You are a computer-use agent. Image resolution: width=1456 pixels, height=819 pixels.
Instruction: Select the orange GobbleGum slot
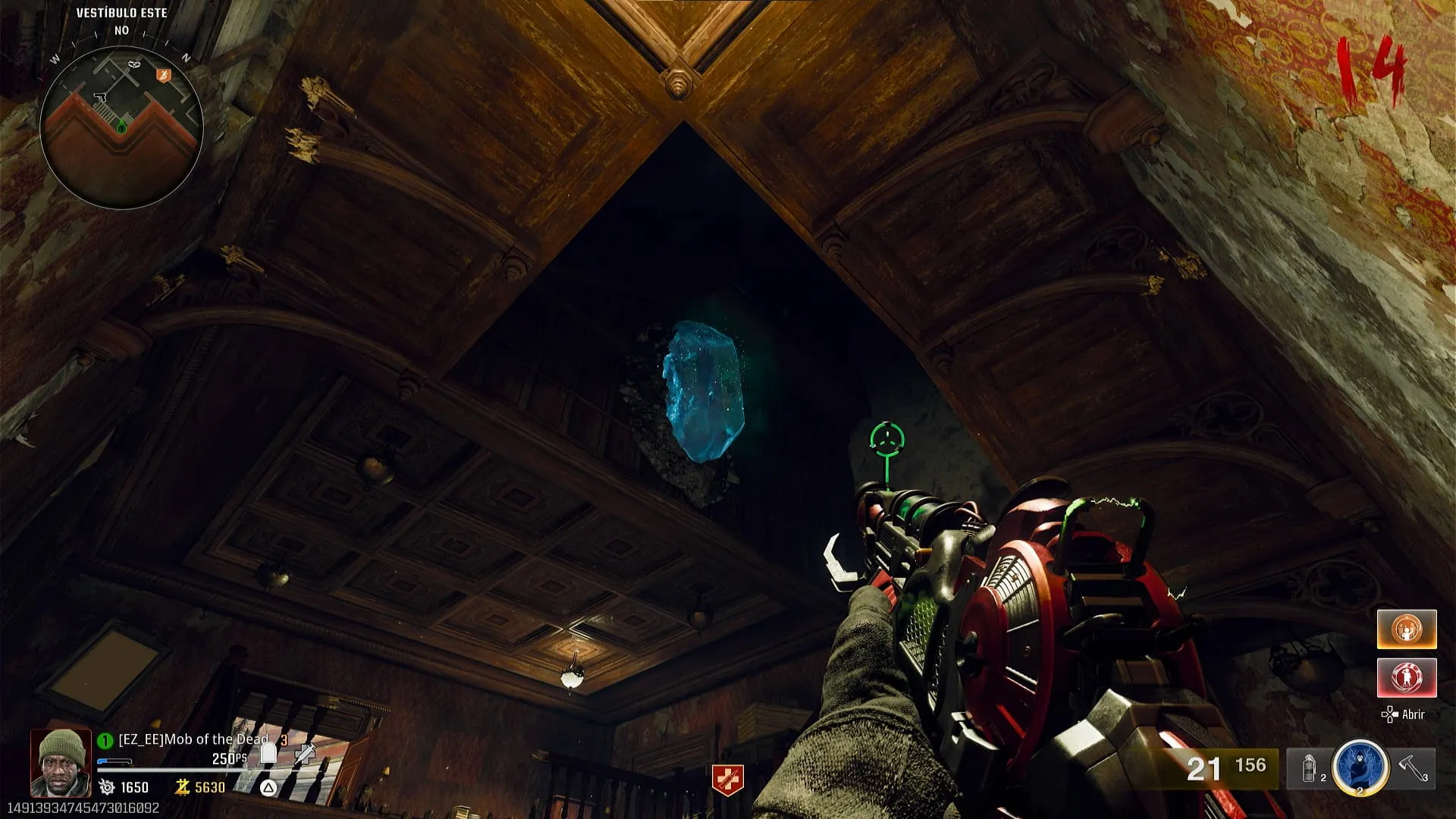[x=1407, y=629]
